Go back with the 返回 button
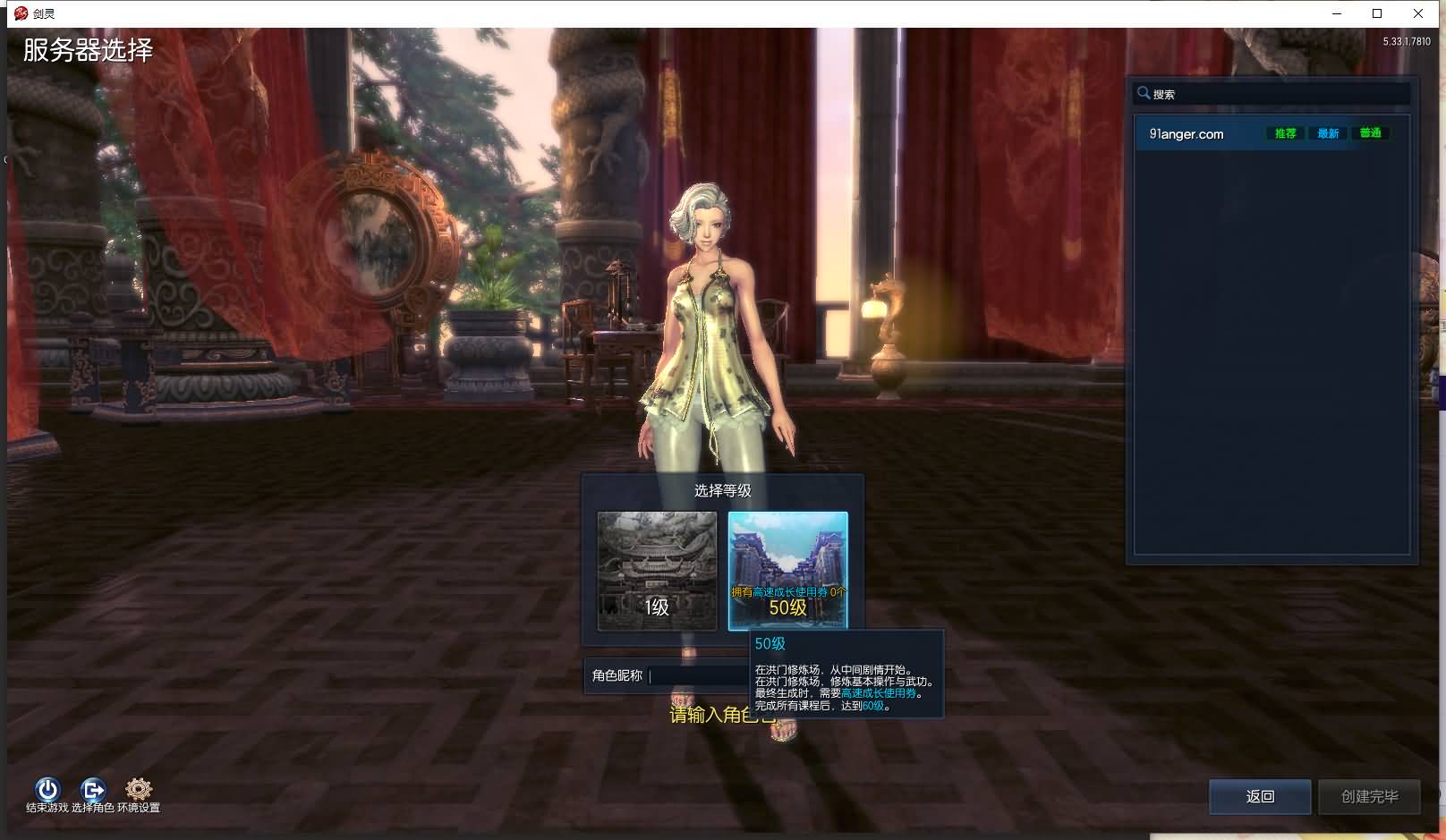This screenshot has width=1446, height=840. click(1259, 796)
